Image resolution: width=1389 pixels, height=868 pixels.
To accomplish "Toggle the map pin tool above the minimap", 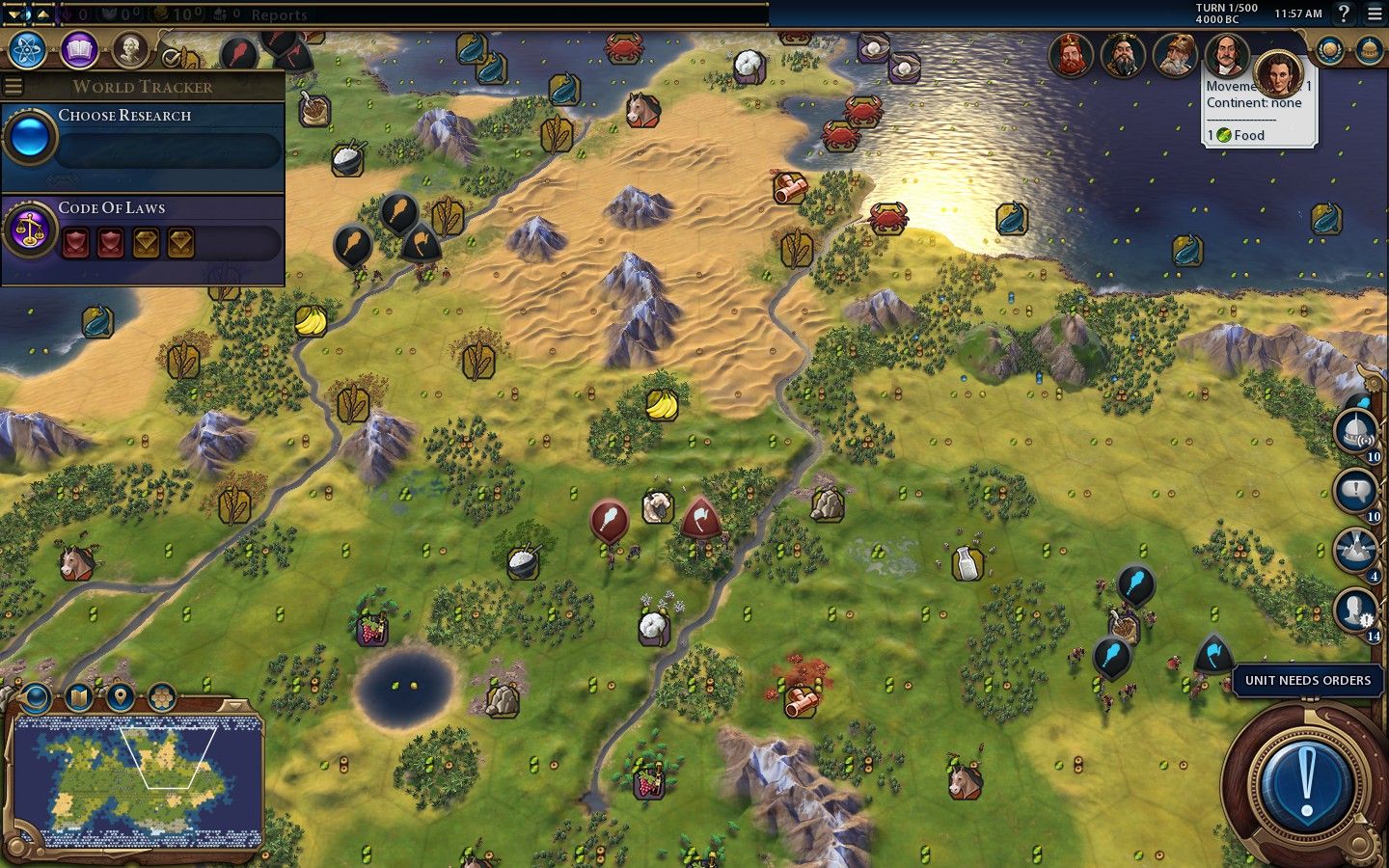I will click(120, 696).
